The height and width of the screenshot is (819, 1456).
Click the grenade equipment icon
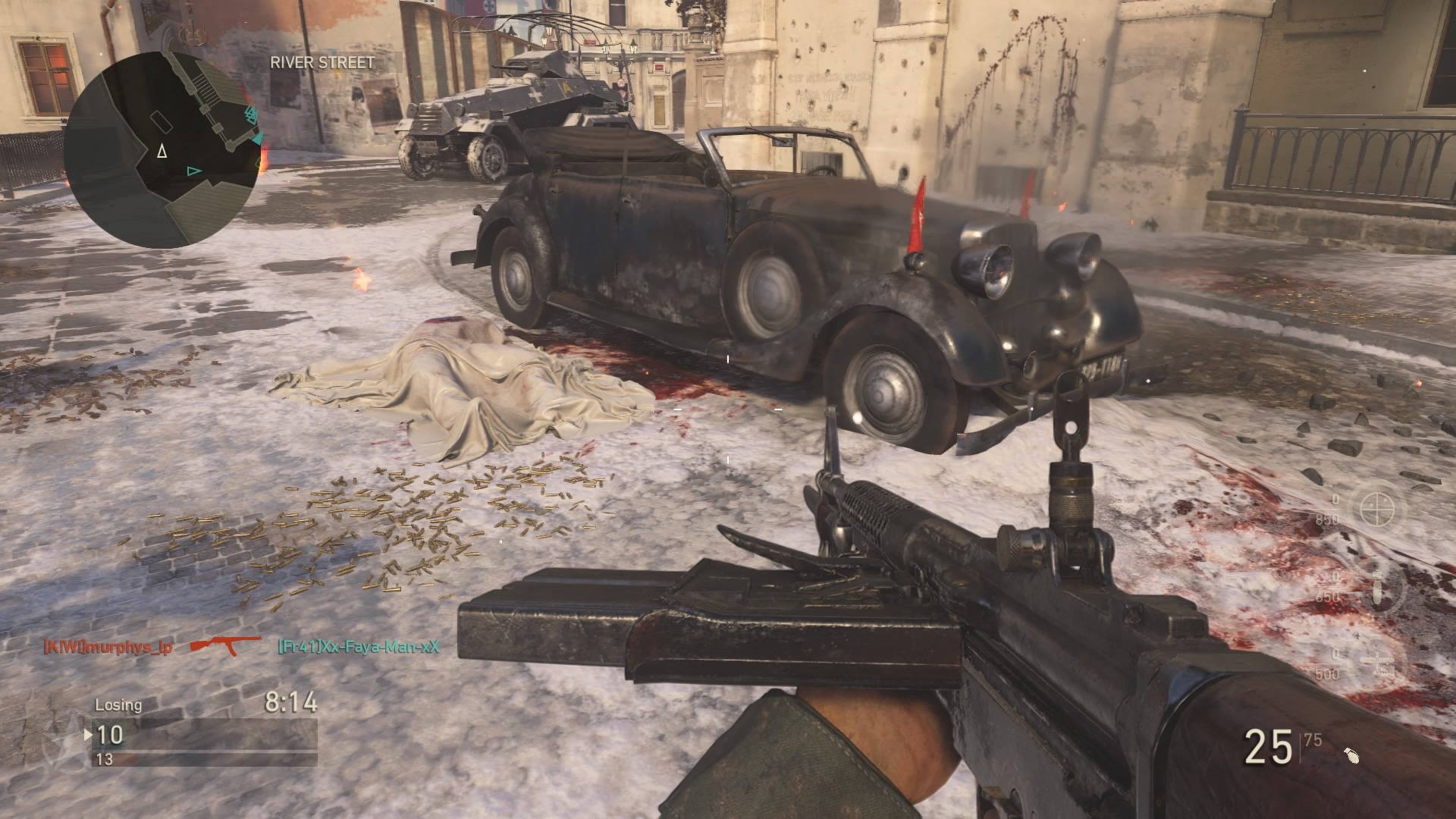click(x=1351, y=755)
